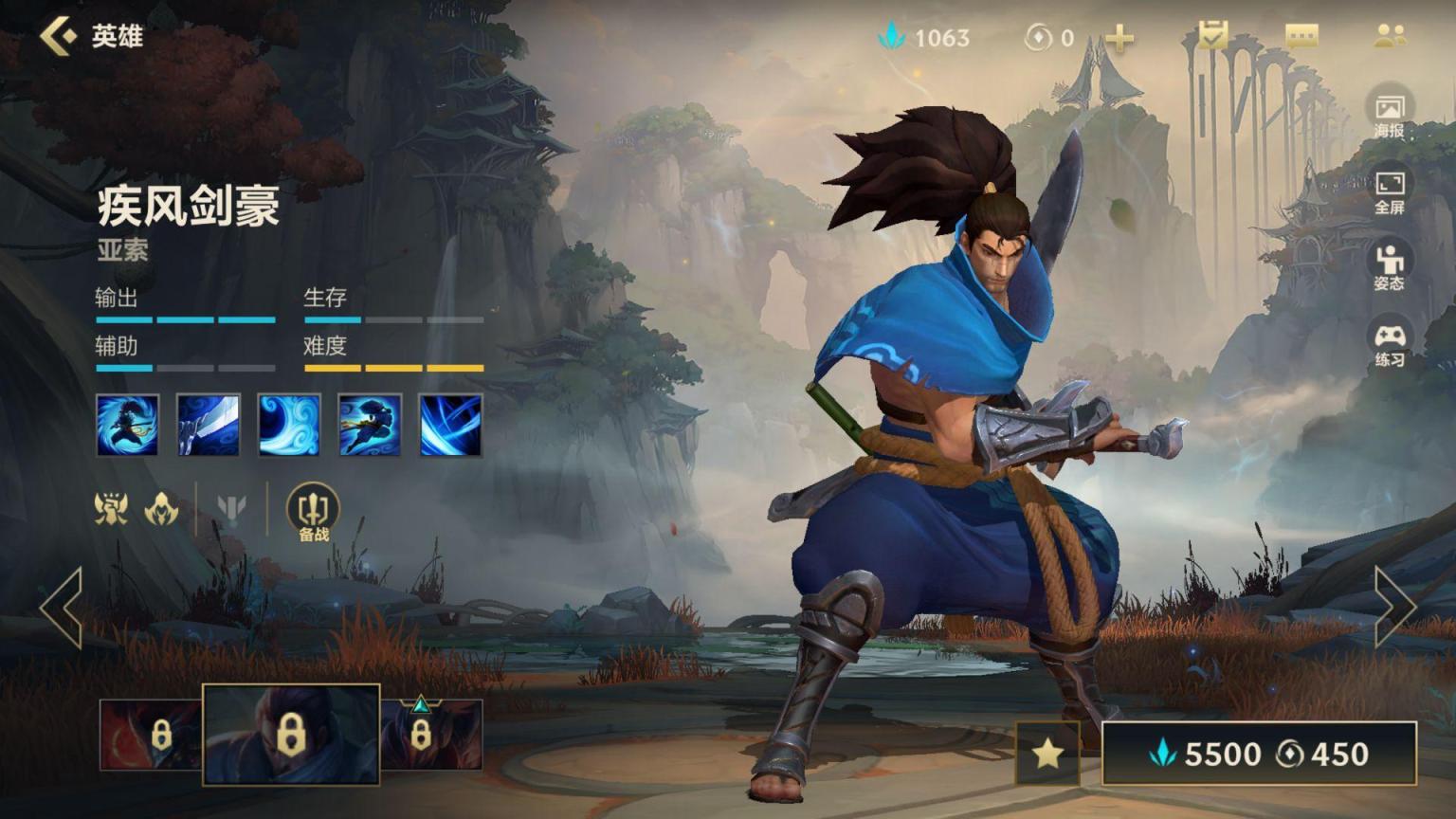Start 练习 practice mode
This screenshot has height=819, width=1456.
coord(1389,343)
